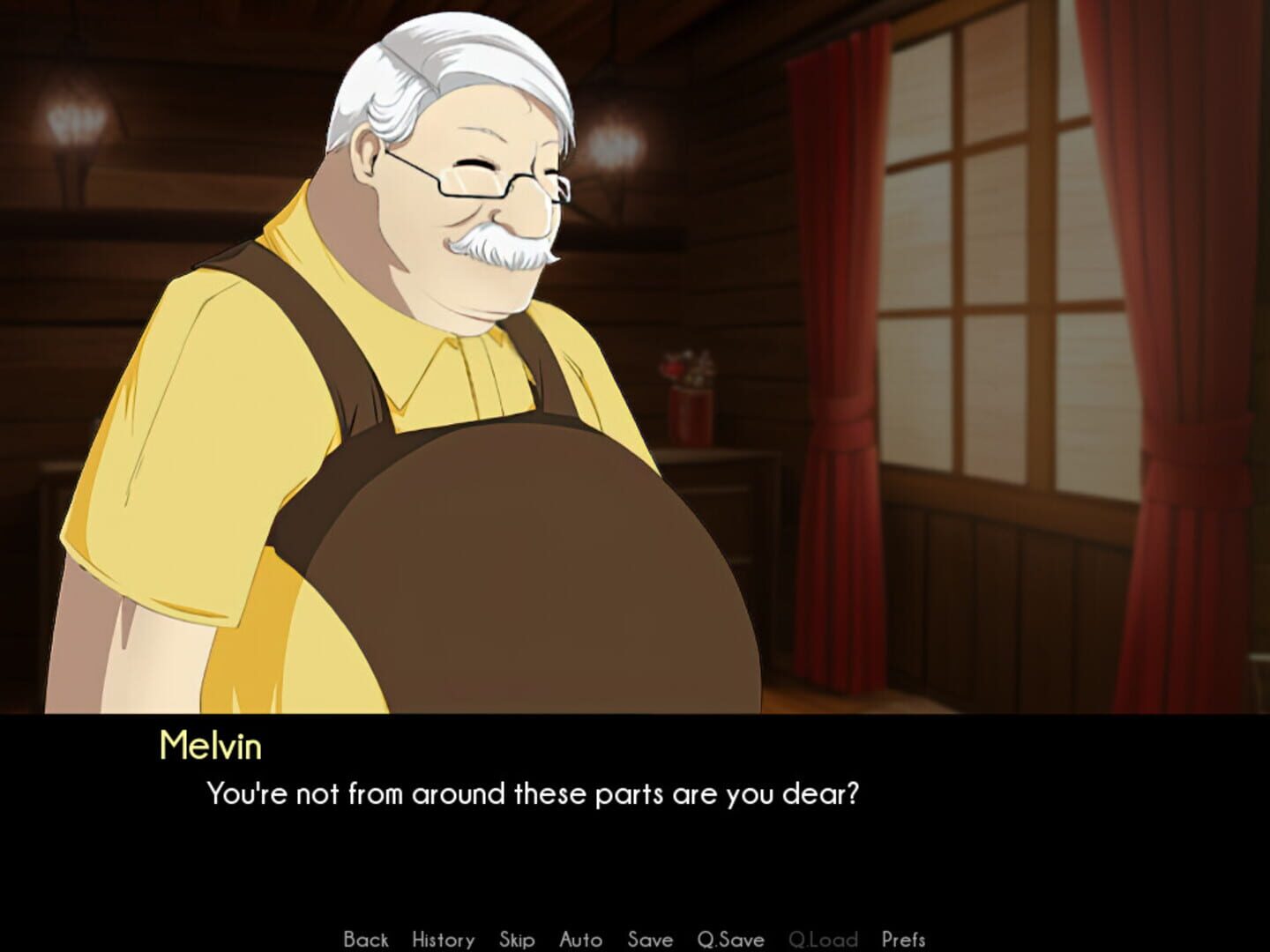Toggle Auto text advance
This screenshot has width=1270, height=952.
tap(581, 940)
